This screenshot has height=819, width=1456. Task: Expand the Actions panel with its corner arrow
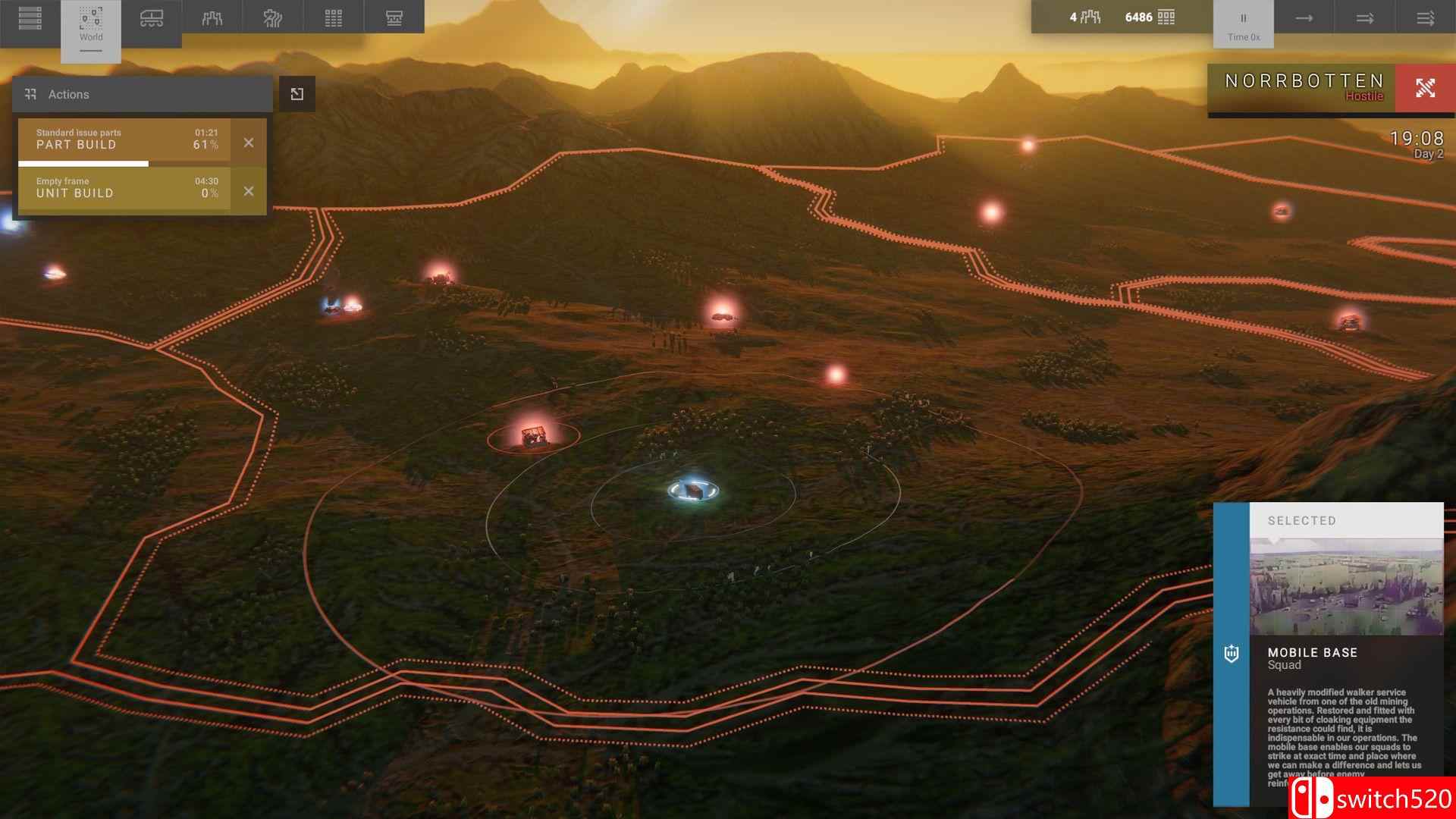click(x=297, y=93)
